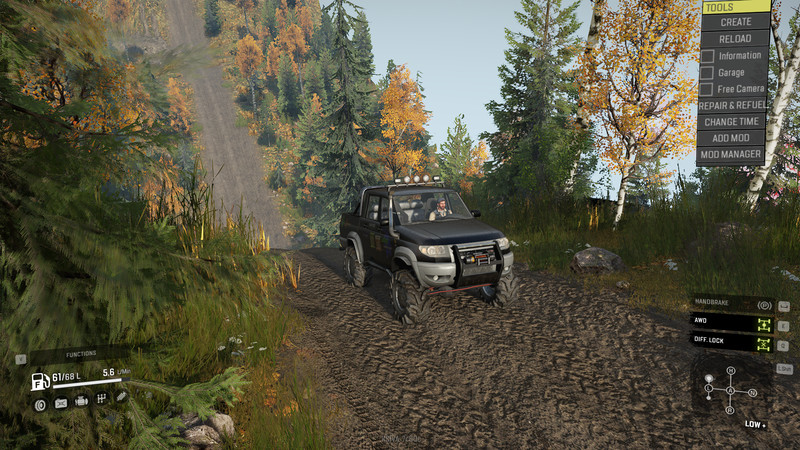Screen dimensions: 800x450
Task: Toggle the Handbrake indicator
Action: (x=764, y=305)
